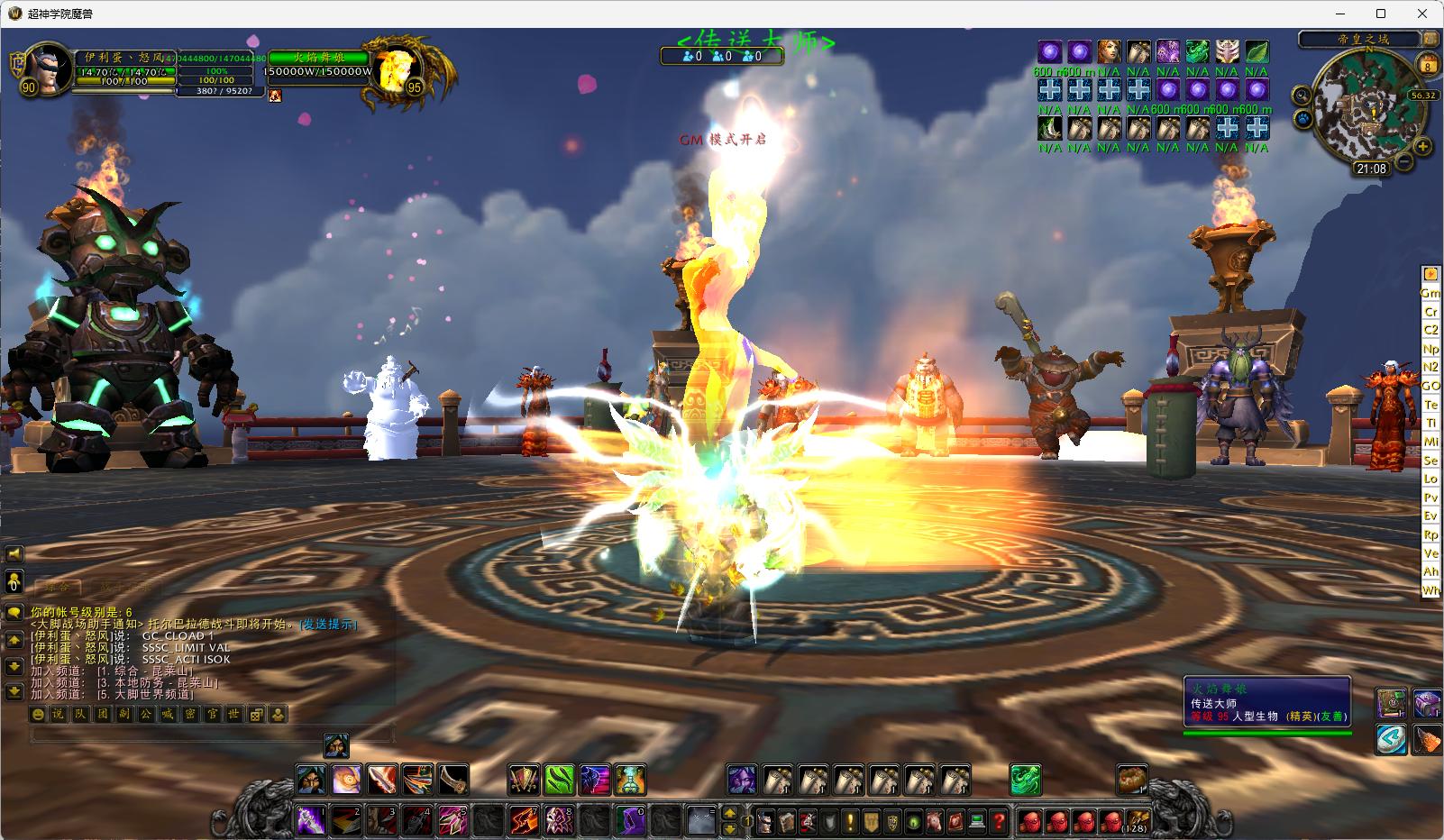
Task: Click the 发送提示 link in chat
Action: (x=328, y=624)
